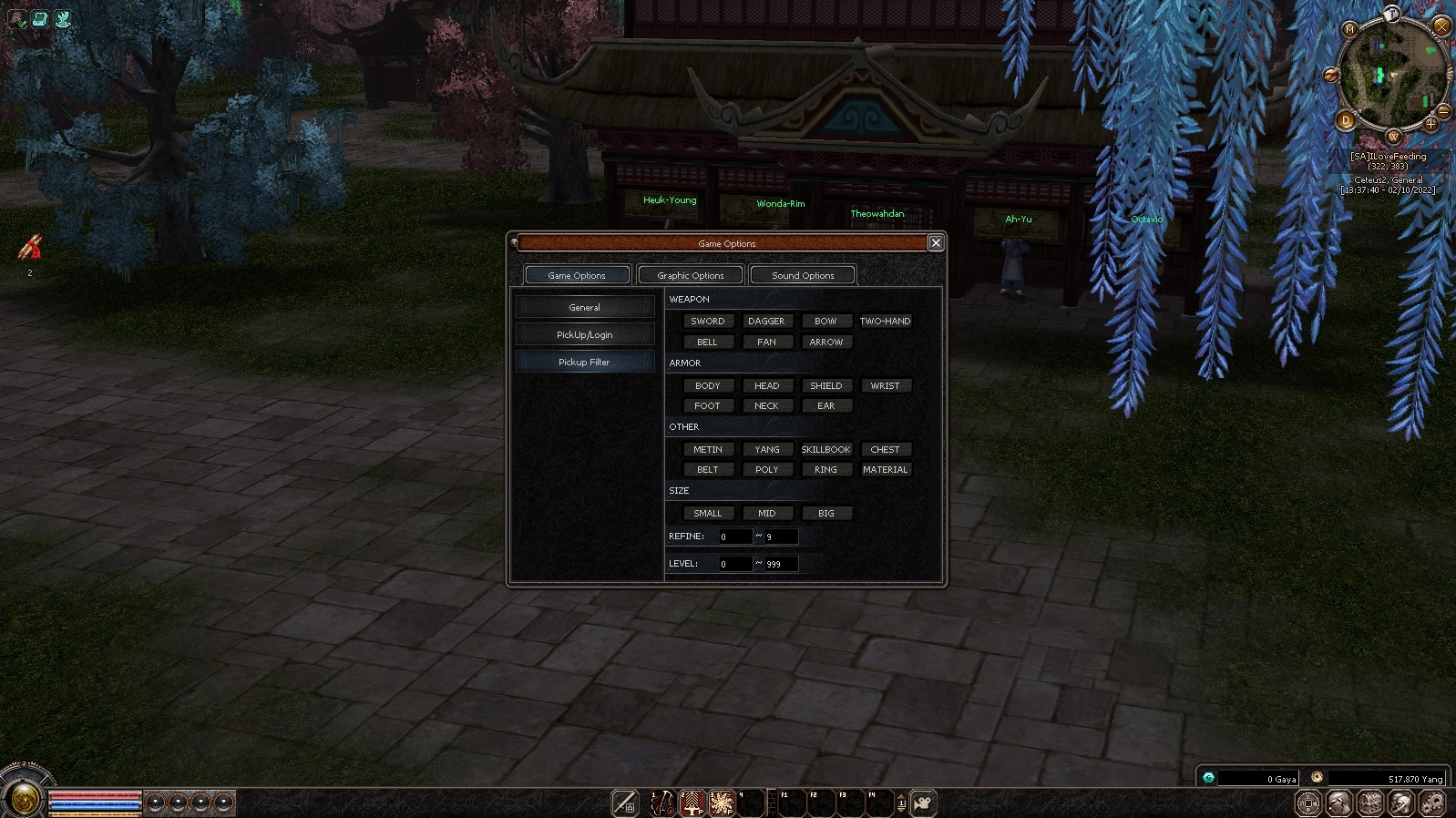
Task: Enable the CHEST pickup filter
Action: point(886,449)
